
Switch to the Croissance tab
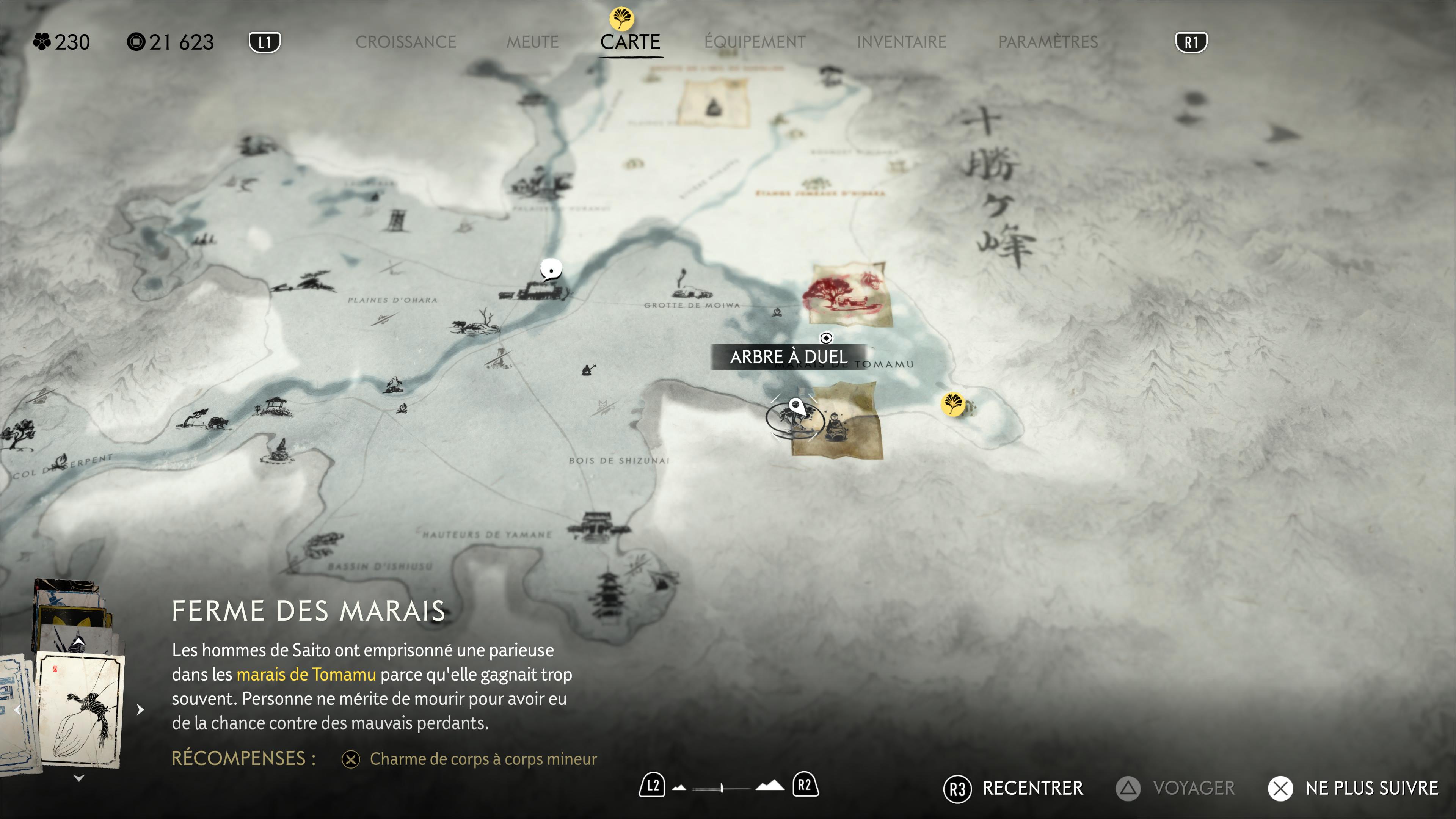click(405, 42)
